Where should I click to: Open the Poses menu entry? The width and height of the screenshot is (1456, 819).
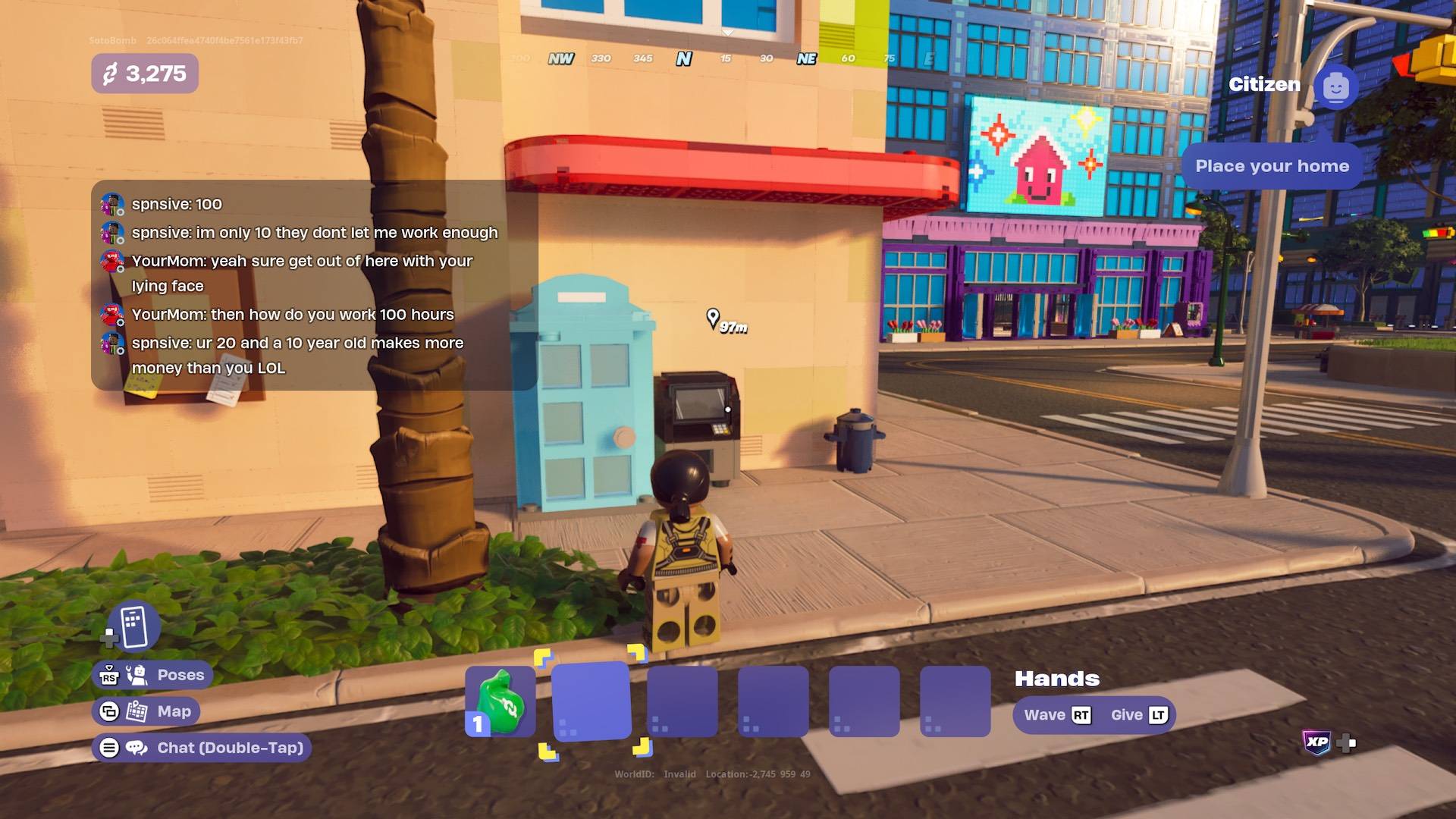click(180, 674)
